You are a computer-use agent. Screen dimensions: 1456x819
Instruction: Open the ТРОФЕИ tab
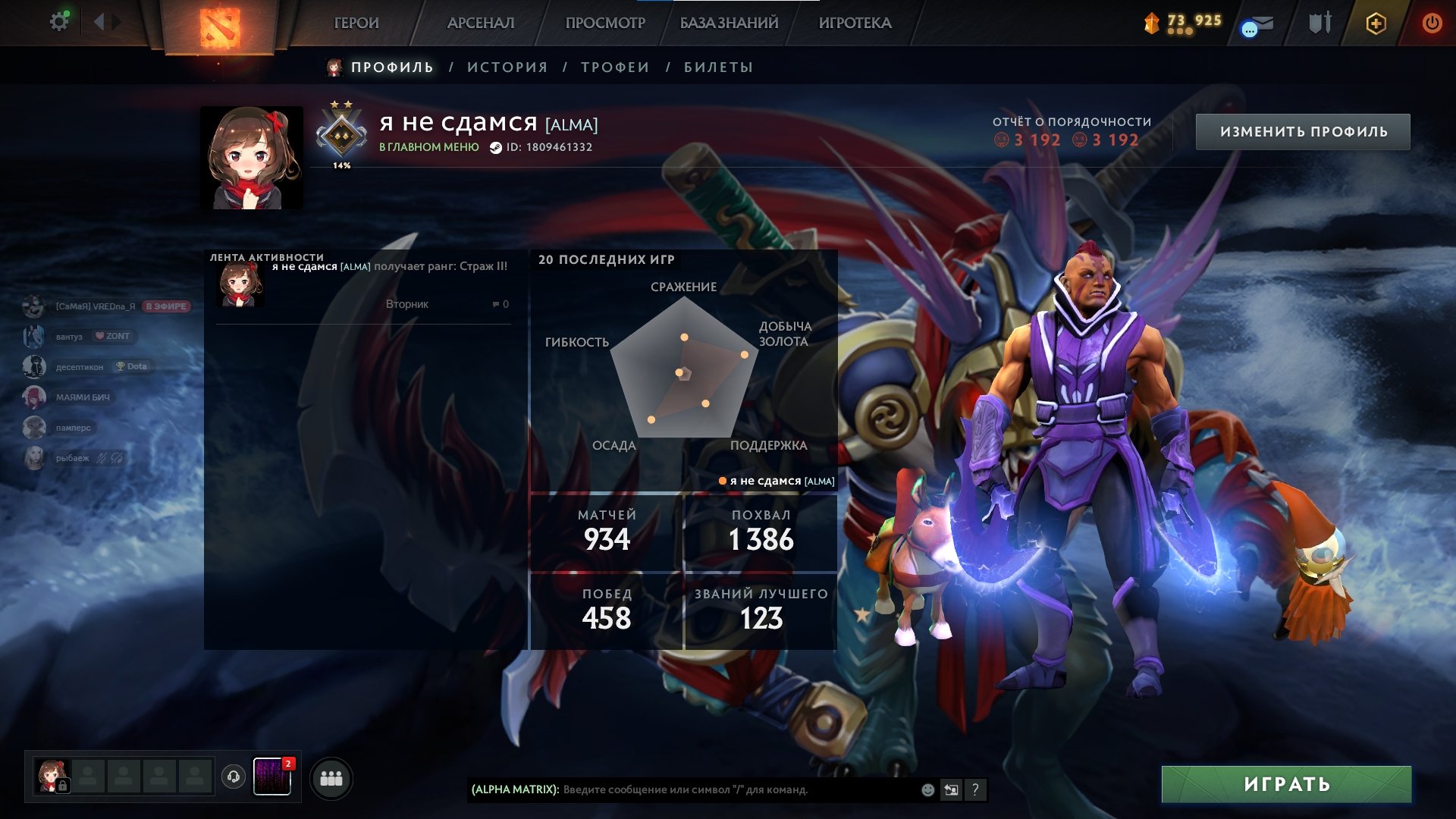click(x=613, y=67)
